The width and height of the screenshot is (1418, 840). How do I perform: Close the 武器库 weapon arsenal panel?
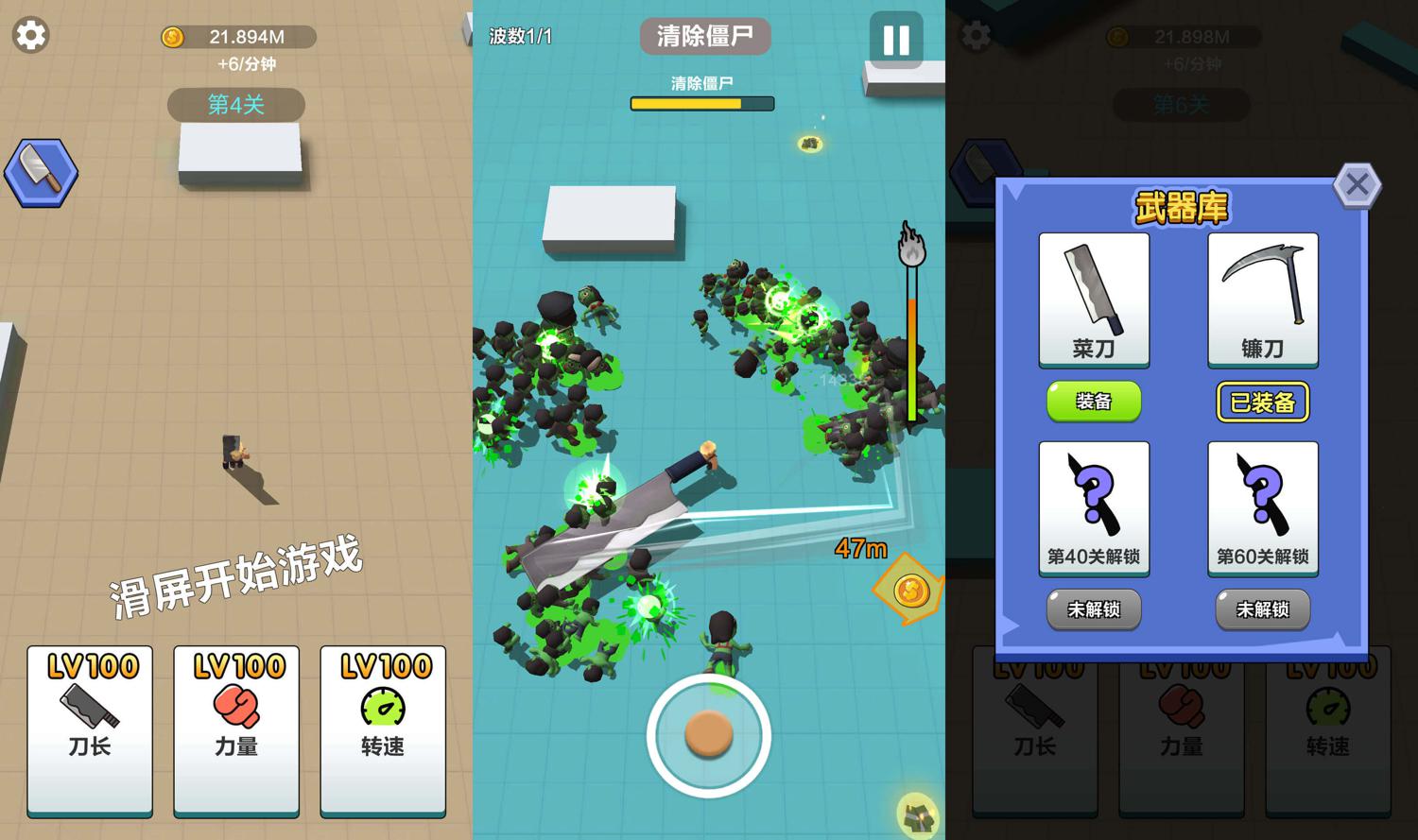click(x=1357, y=184)
